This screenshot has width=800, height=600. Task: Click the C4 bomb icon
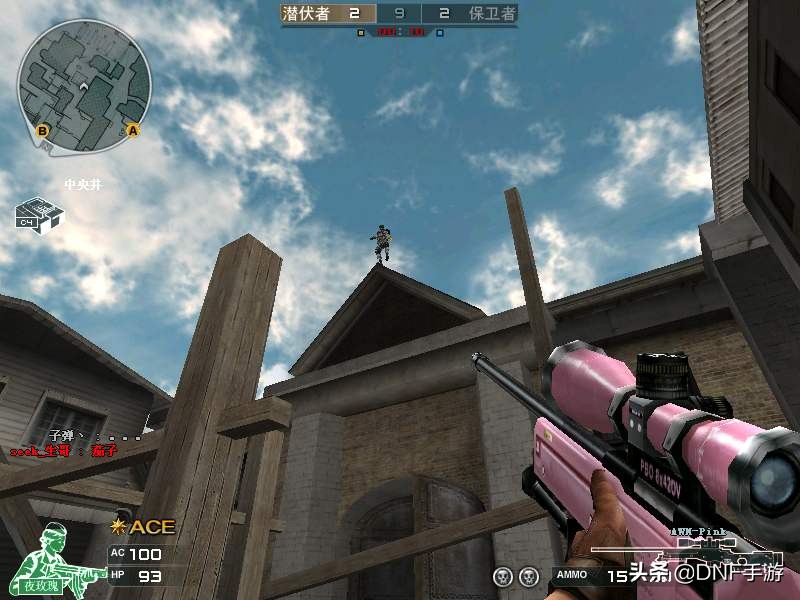tap(39, 215)
